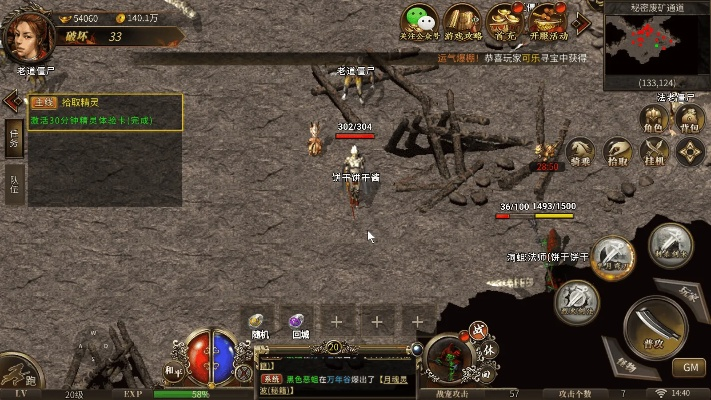Open the WeChat follow official account icon

pyautogui.click(x=421, y=22)
